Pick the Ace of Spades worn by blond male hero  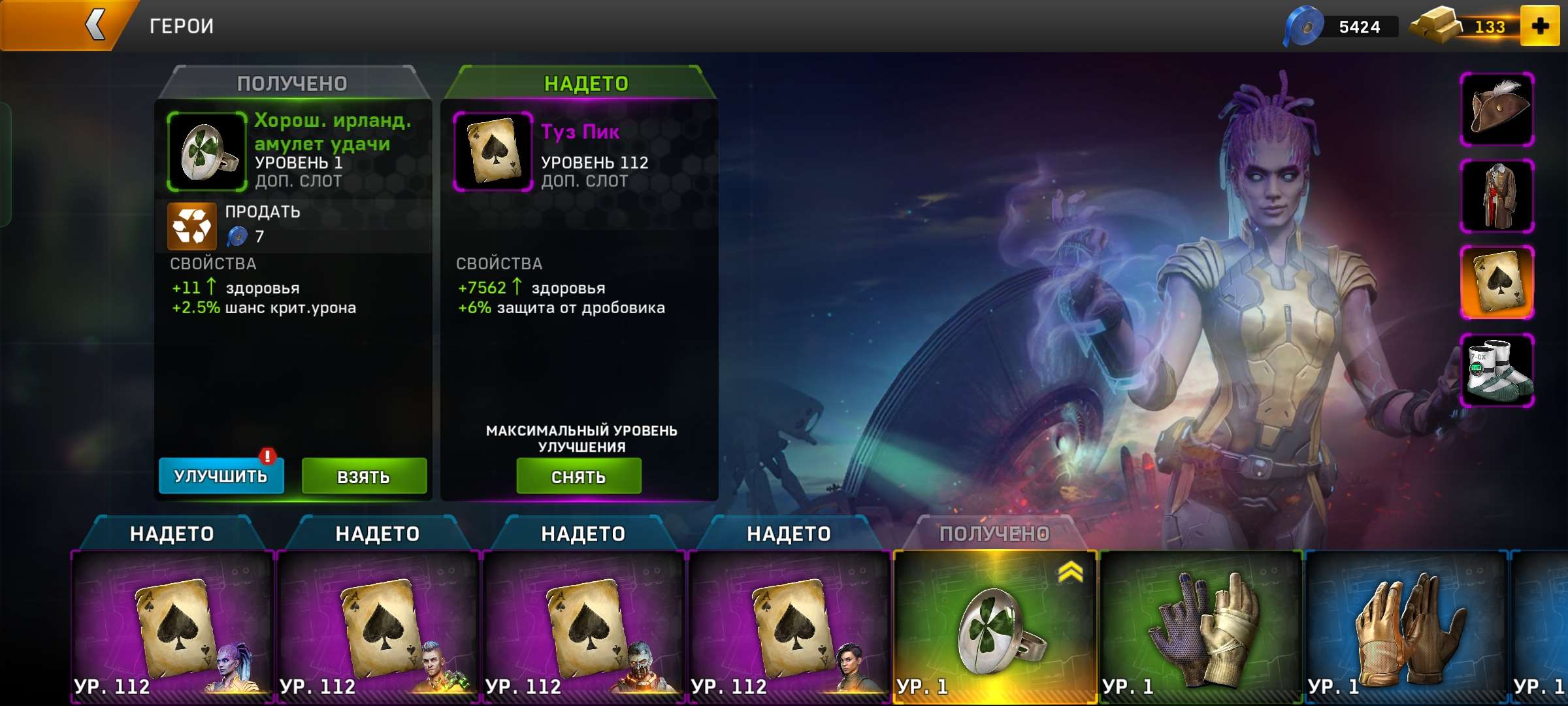click(x=378, y=626)
